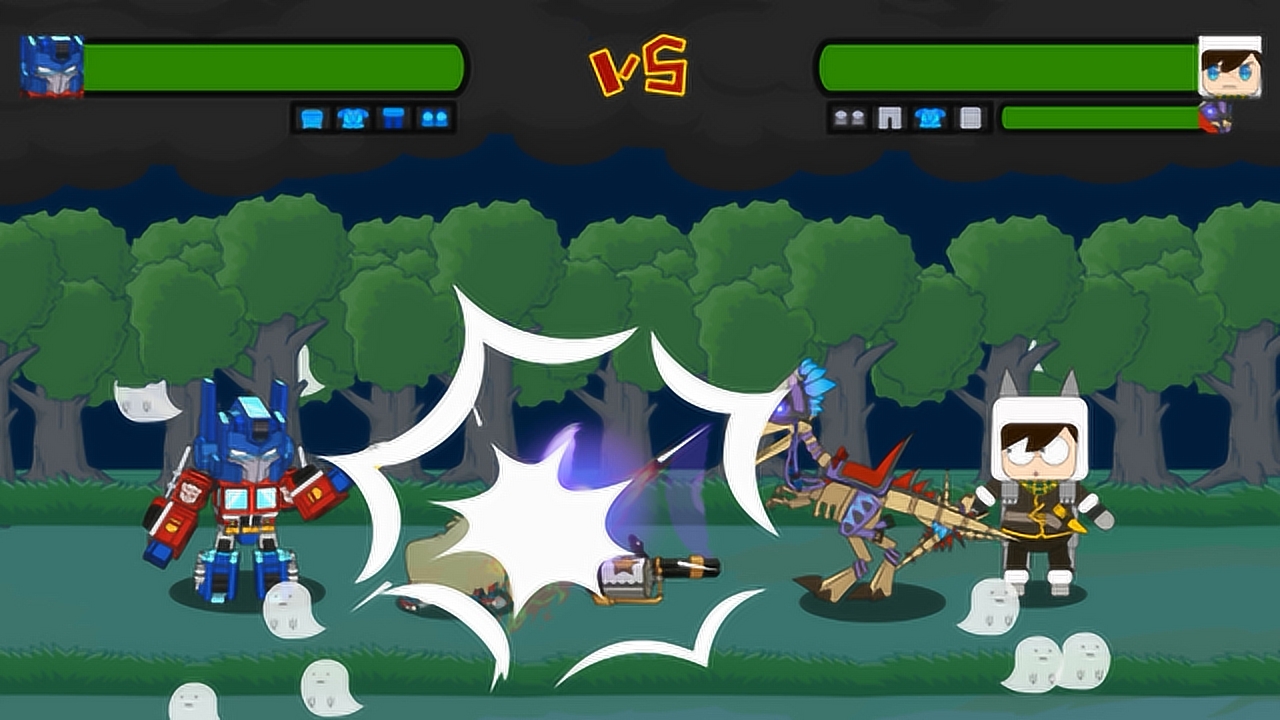Select Optimus Prime's blue helmet icon
Image resolution: width=1280 pixels, height=720 pixels.
pyautogui.click(x=314, y=118)
